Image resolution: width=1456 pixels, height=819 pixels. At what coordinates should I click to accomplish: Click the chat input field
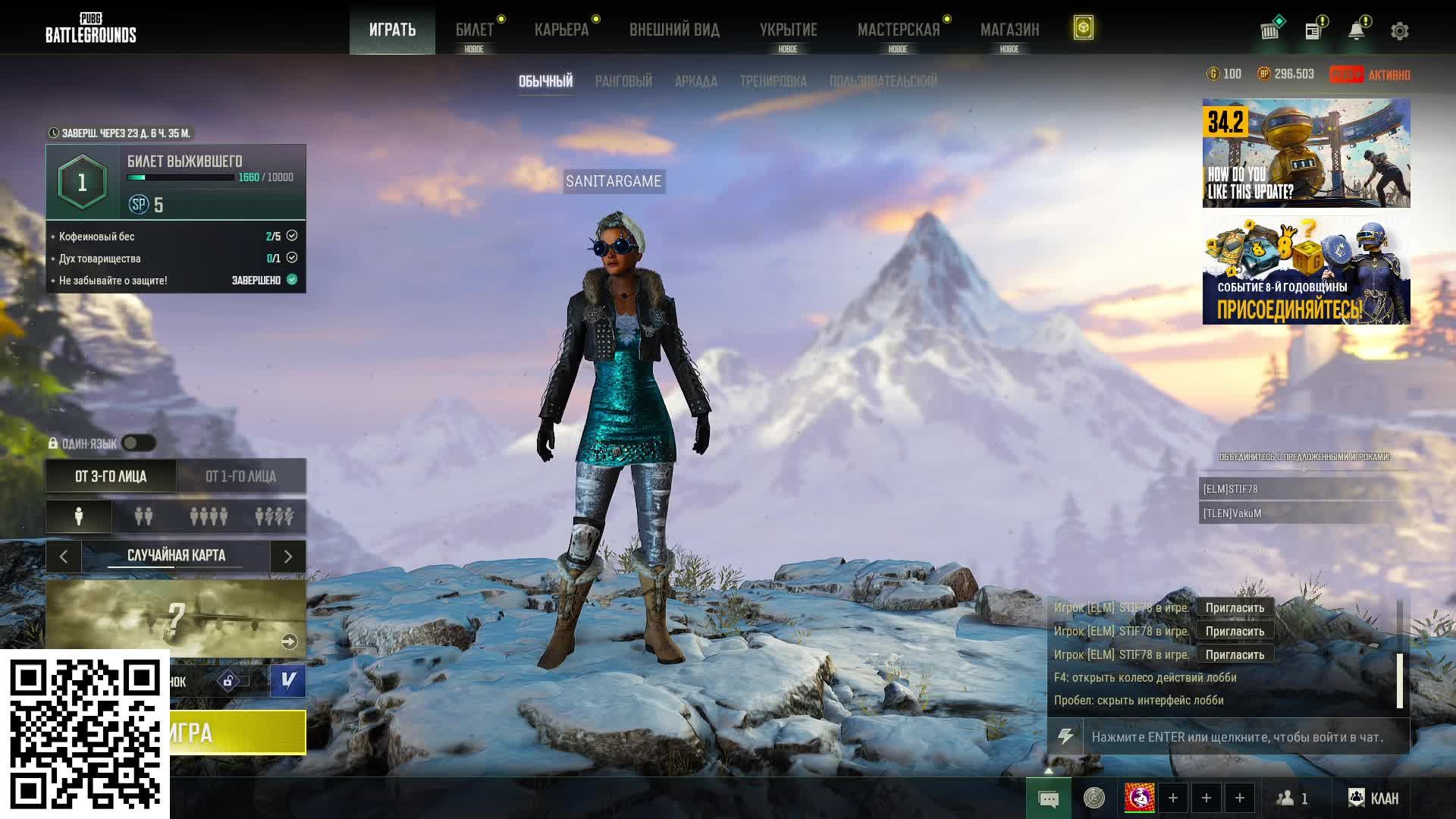click(1244, 737)
